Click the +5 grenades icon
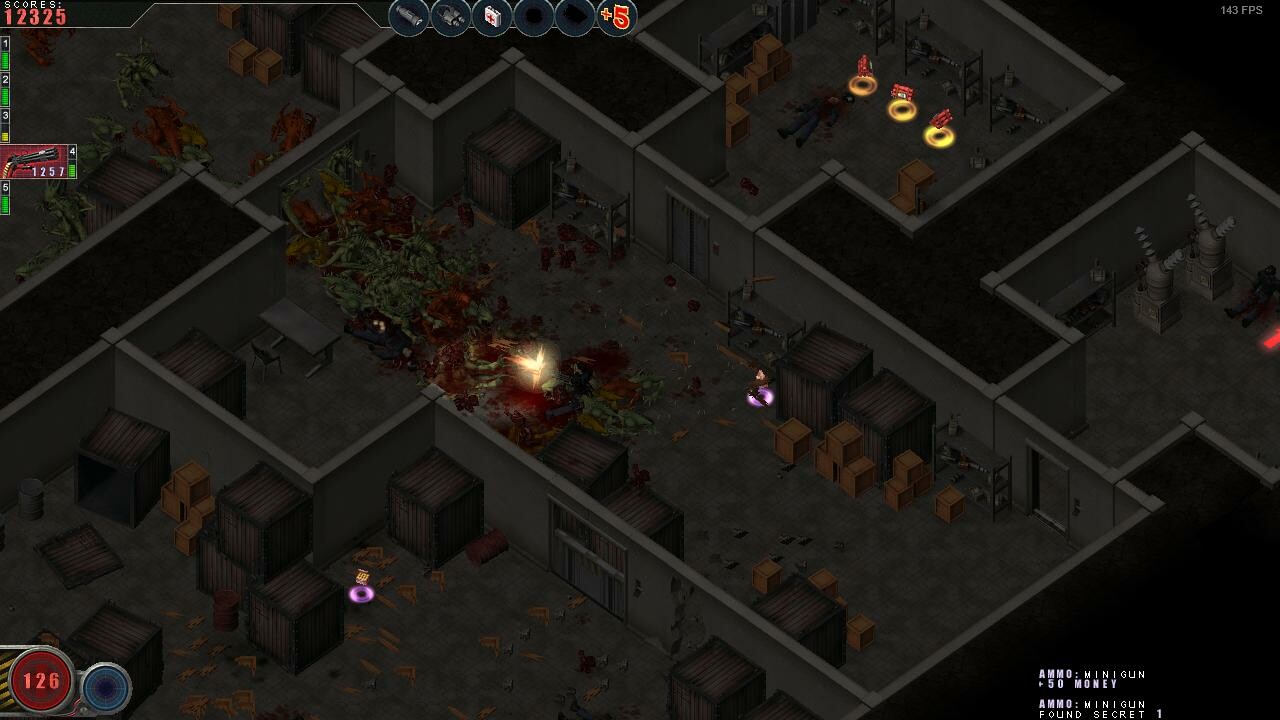Viewport: 1280px width, 720px height. (x=614, y=16)
